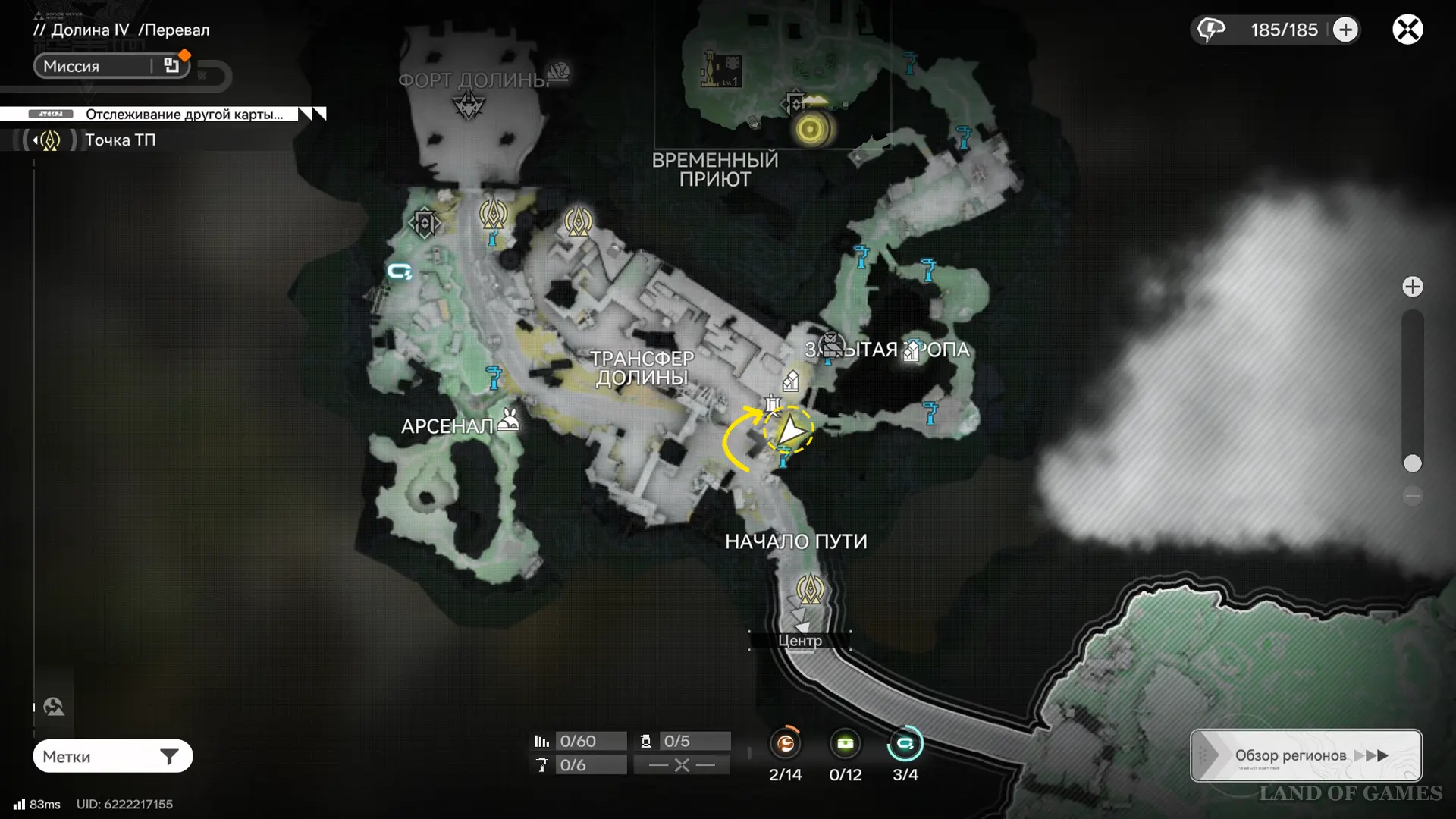Viewport: 1456px width, 819px height.
Task: Zoom out the map with minus button
Action: coord(1412,496)
